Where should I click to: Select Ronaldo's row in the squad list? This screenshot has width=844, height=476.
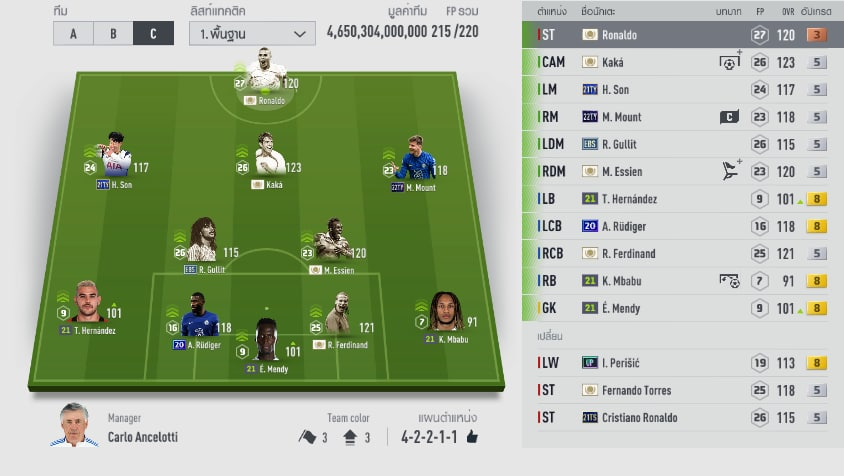tap(682, 35)
